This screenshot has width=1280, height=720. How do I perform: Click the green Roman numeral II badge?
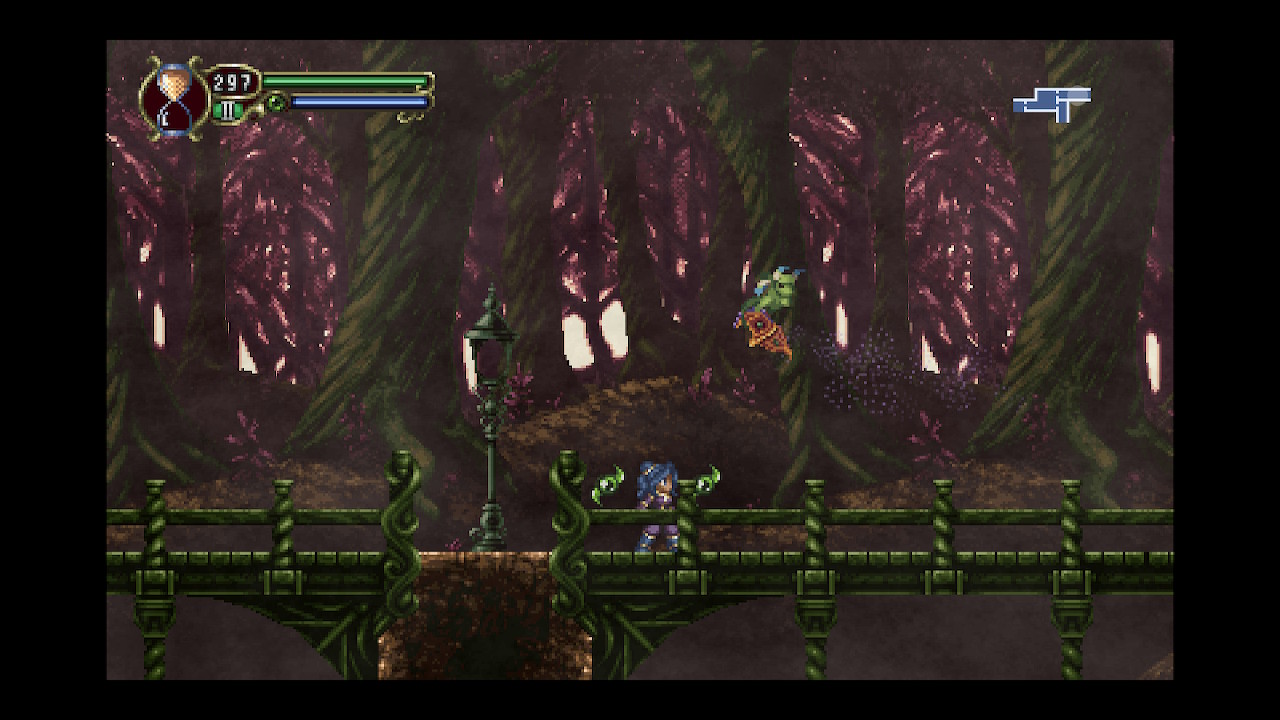229,110
